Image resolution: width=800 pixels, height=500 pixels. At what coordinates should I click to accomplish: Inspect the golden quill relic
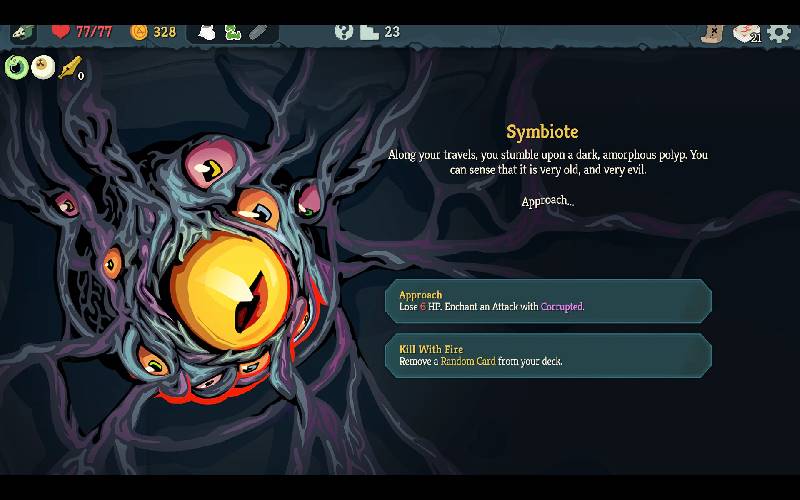pyautogui.click(x=69, y=68)
